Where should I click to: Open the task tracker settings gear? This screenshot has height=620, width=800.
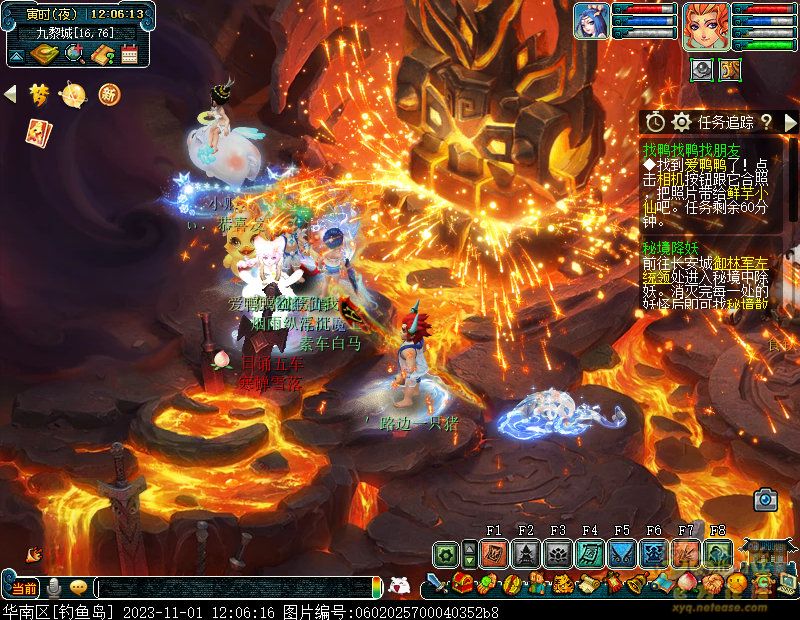click(x=682, y=122)
